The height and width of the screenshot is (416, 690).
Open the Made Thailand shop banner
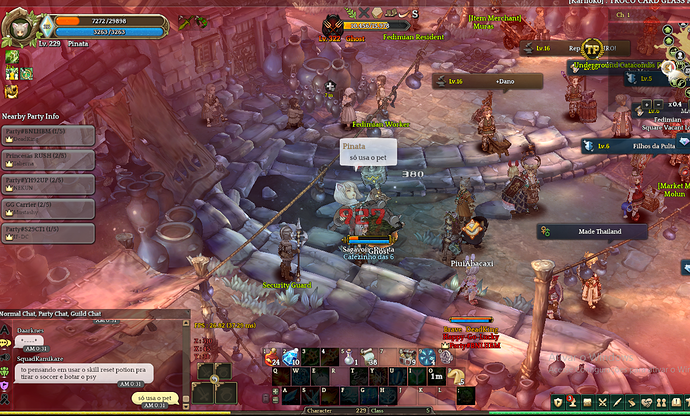click(x=599, y=232)
